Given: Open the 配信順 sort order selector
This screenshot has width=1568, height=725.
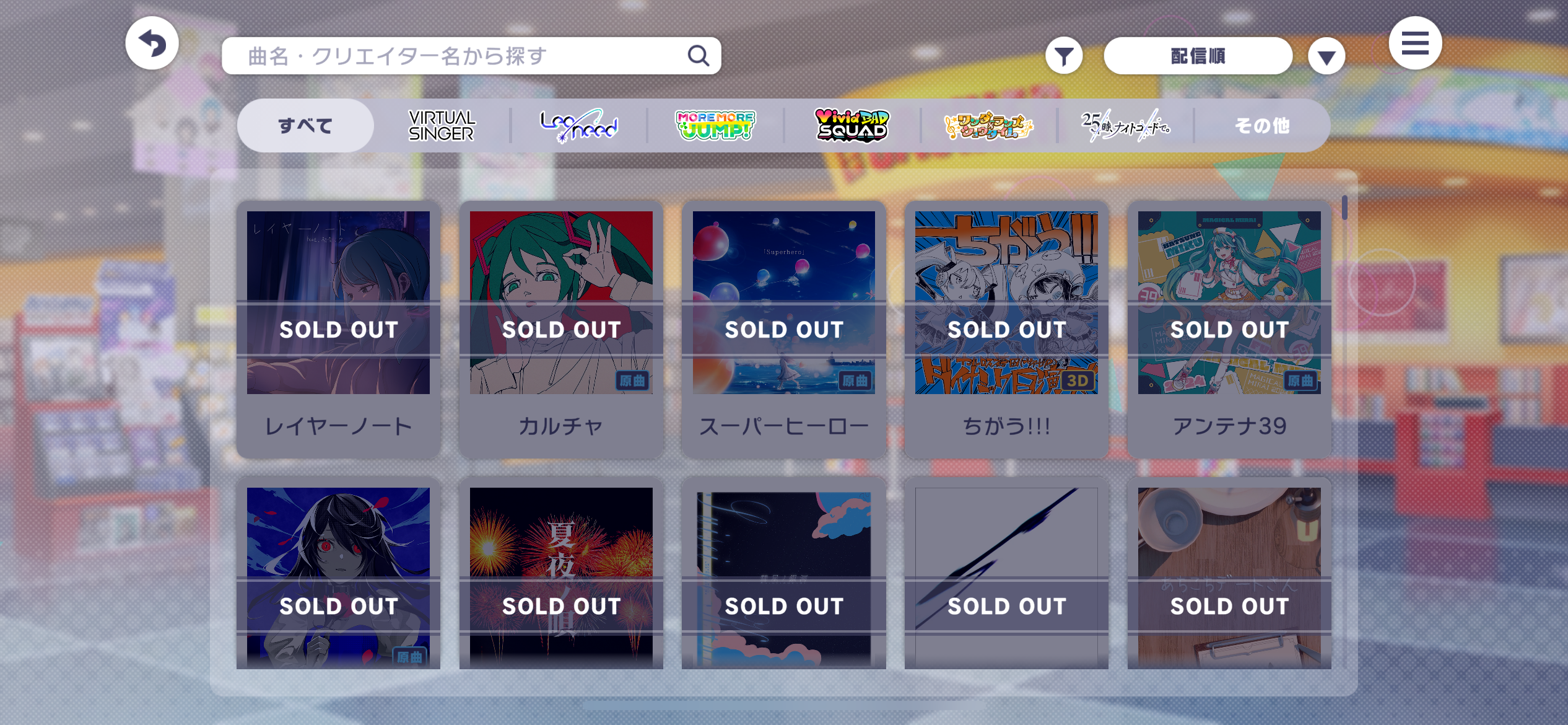Looking at the screenshot, I should pos(1197,56).
